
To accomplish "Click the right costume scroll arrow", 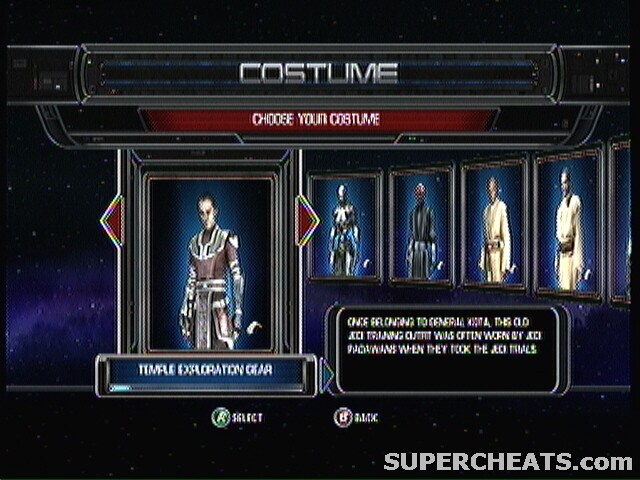I will pyautogui.click(x=307, y=221).
